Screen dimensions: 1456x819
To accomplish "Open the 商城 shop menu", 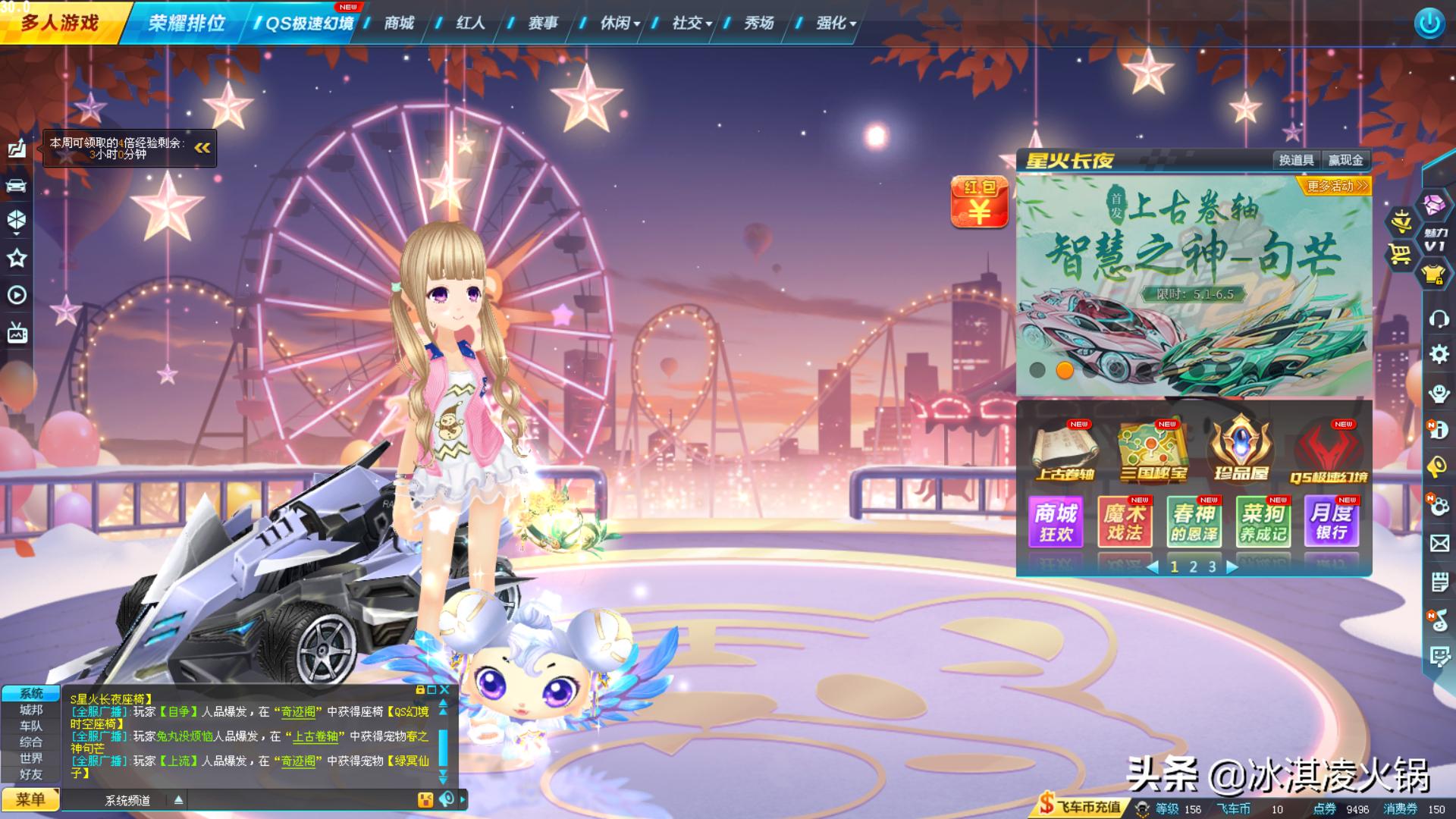I will click(399, 23).
